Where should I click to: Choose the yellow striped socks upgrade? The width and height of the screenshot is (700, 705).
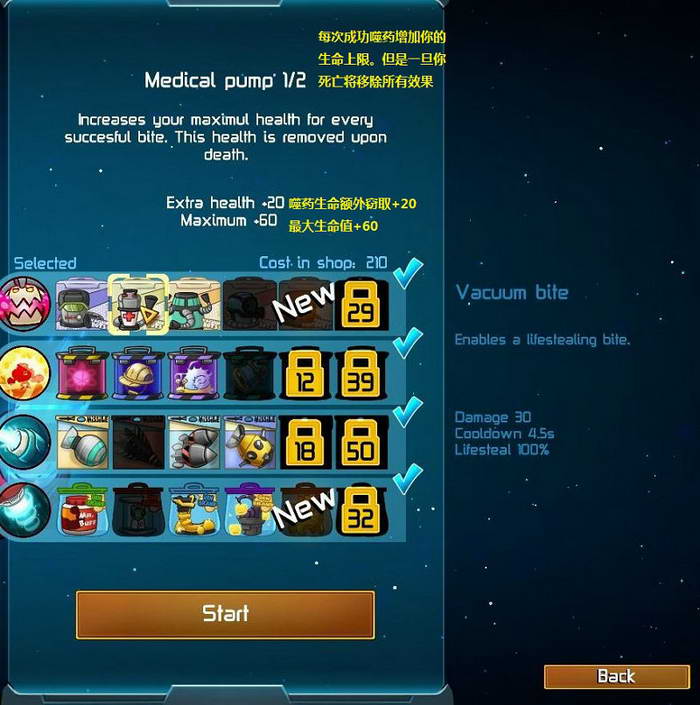tap(193, 510)
